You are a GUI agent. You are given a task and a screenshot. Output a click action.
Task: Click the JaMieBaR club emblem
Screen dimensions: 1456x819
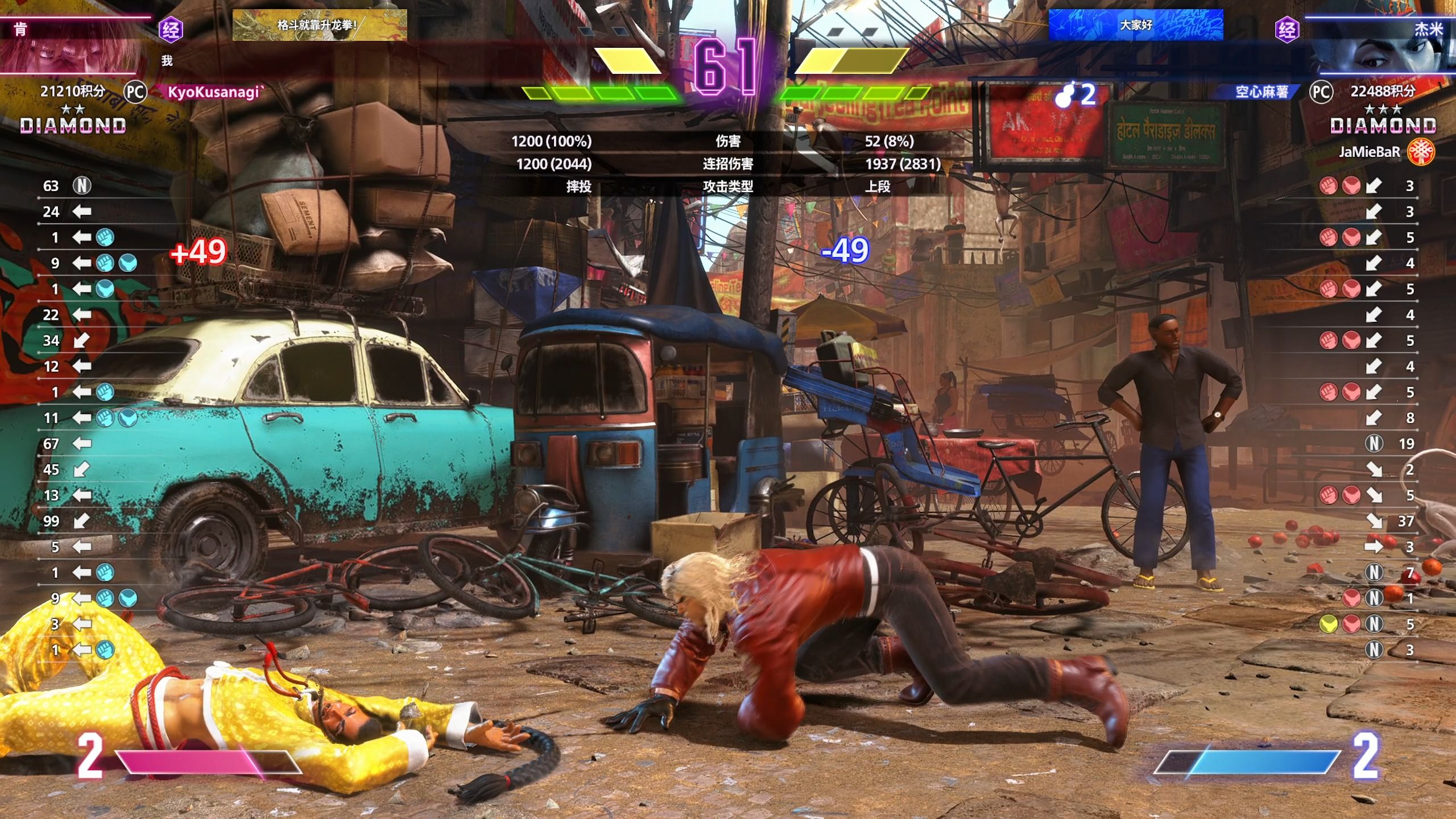click(1421, 152)
